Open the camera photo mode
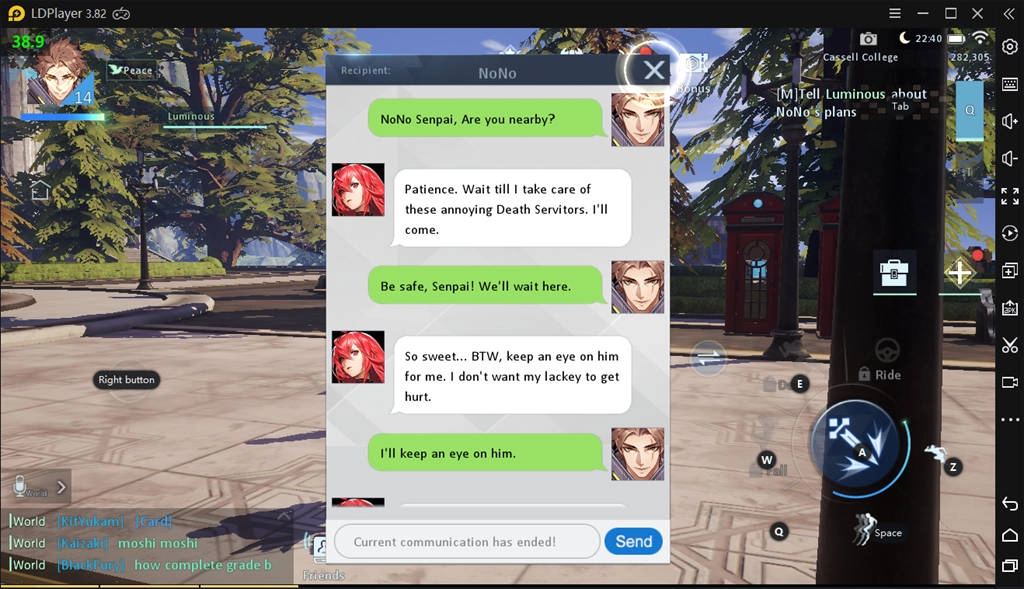The height and width of the screenshot is (589, 1024). tap(868, 38)
